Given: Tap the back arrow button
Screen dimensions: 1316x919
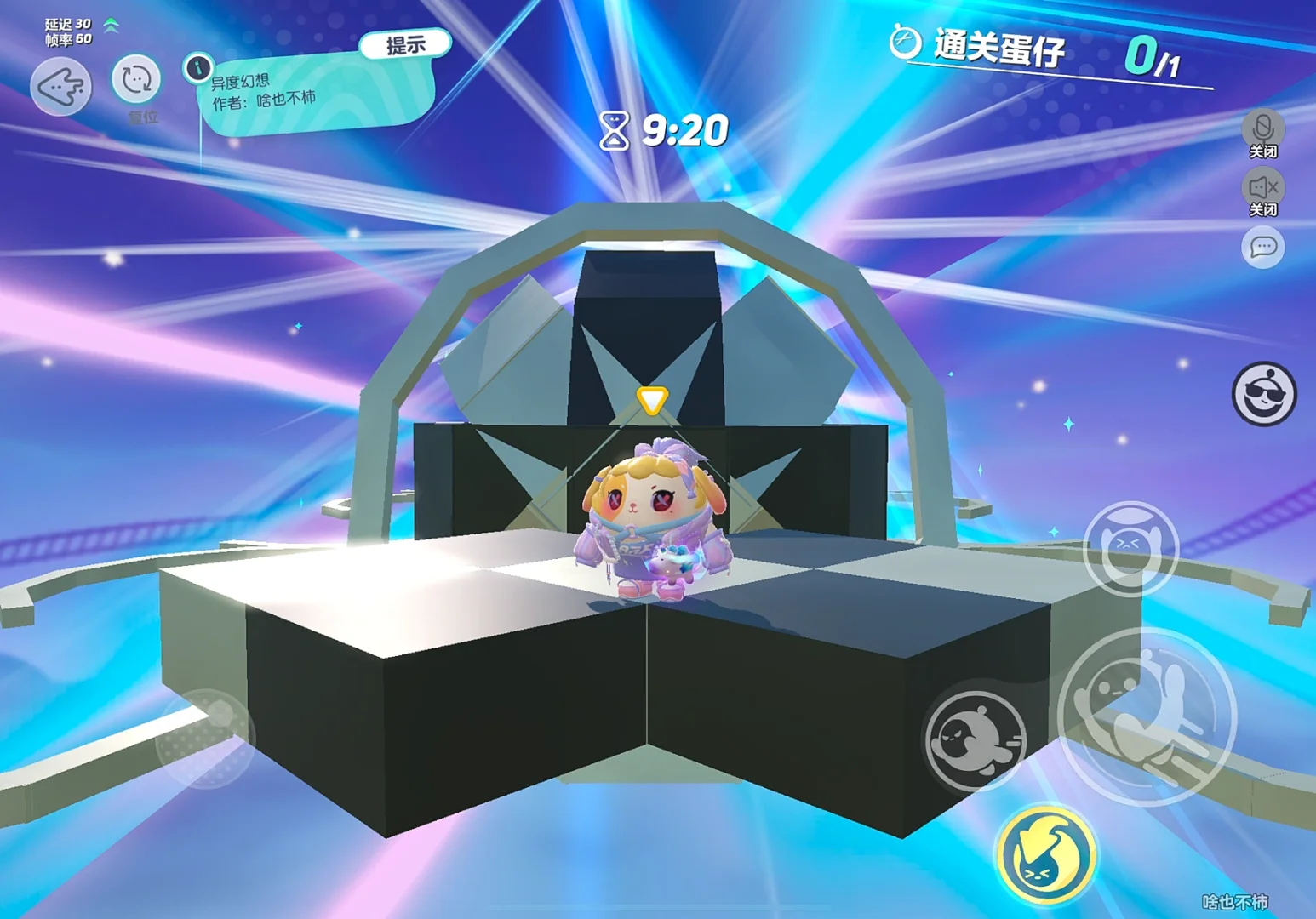Looking at the screenshot, I should pos(60,86).
